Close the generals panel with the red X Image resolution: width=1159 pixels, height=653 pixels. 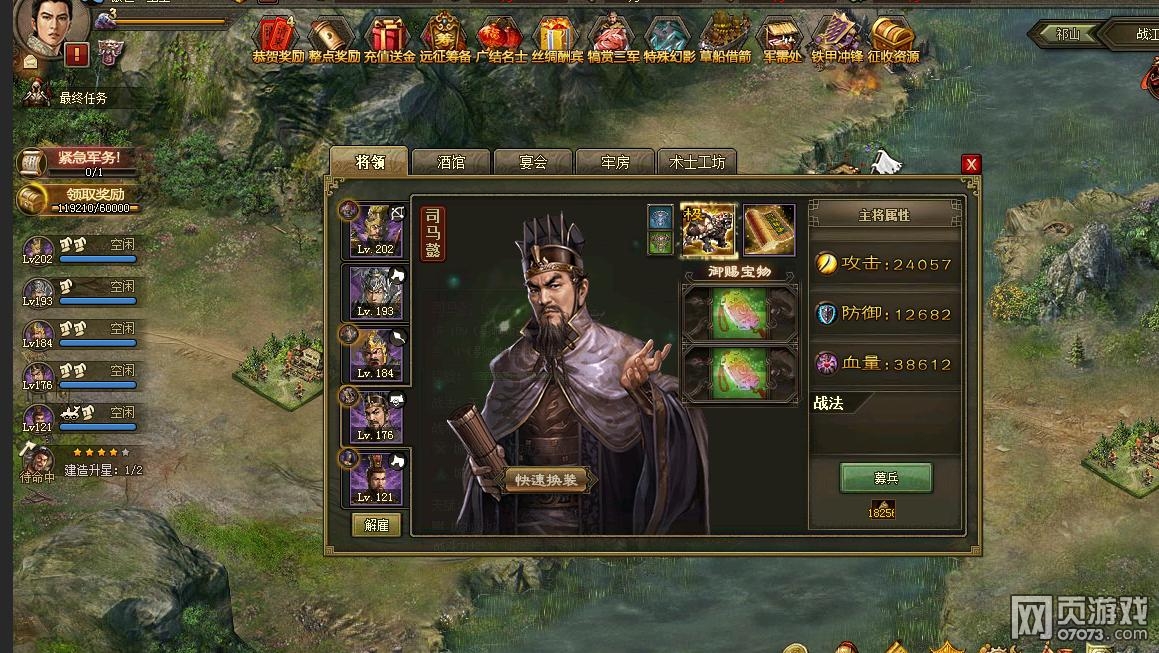(970, 164)
